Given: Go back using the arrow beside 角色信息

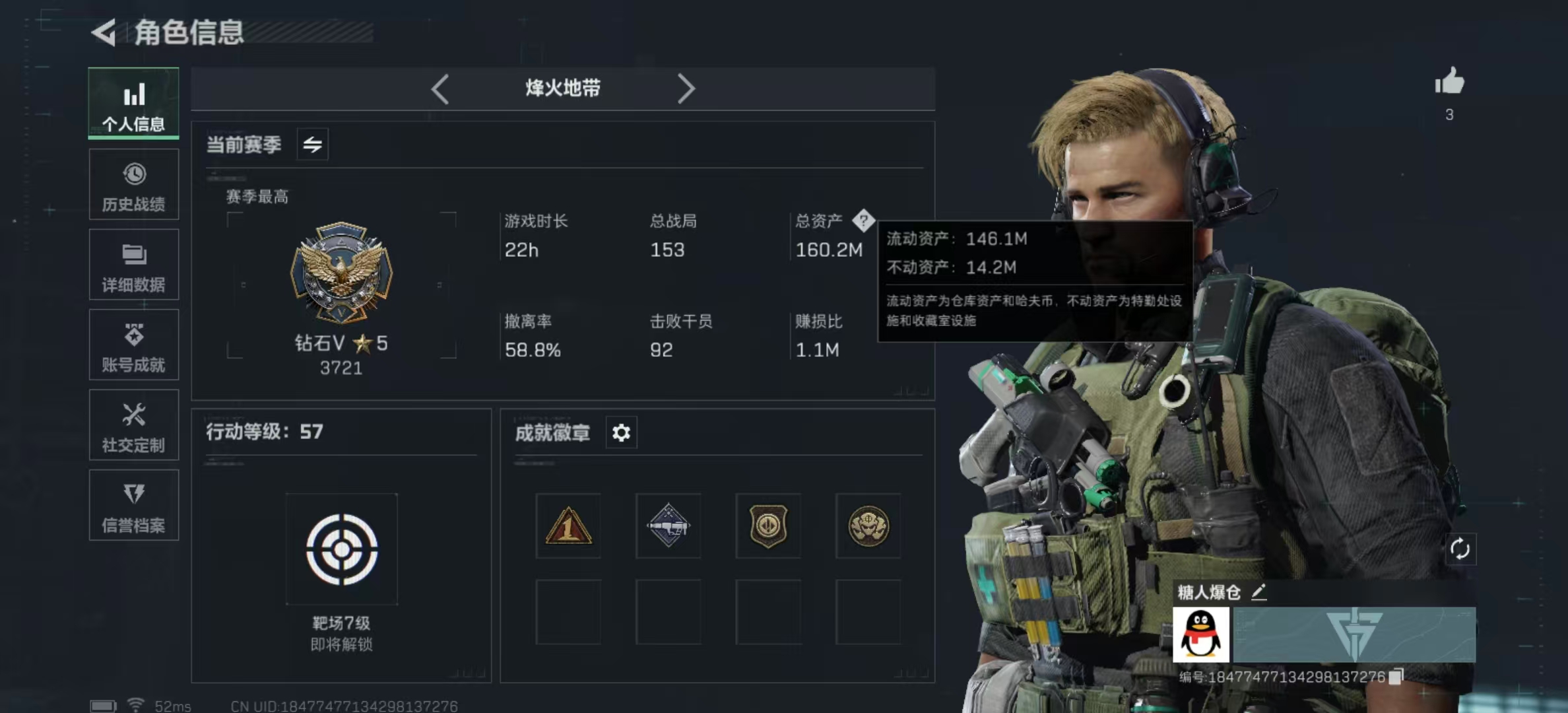Looking at the screenshot, I should point(104,32).
